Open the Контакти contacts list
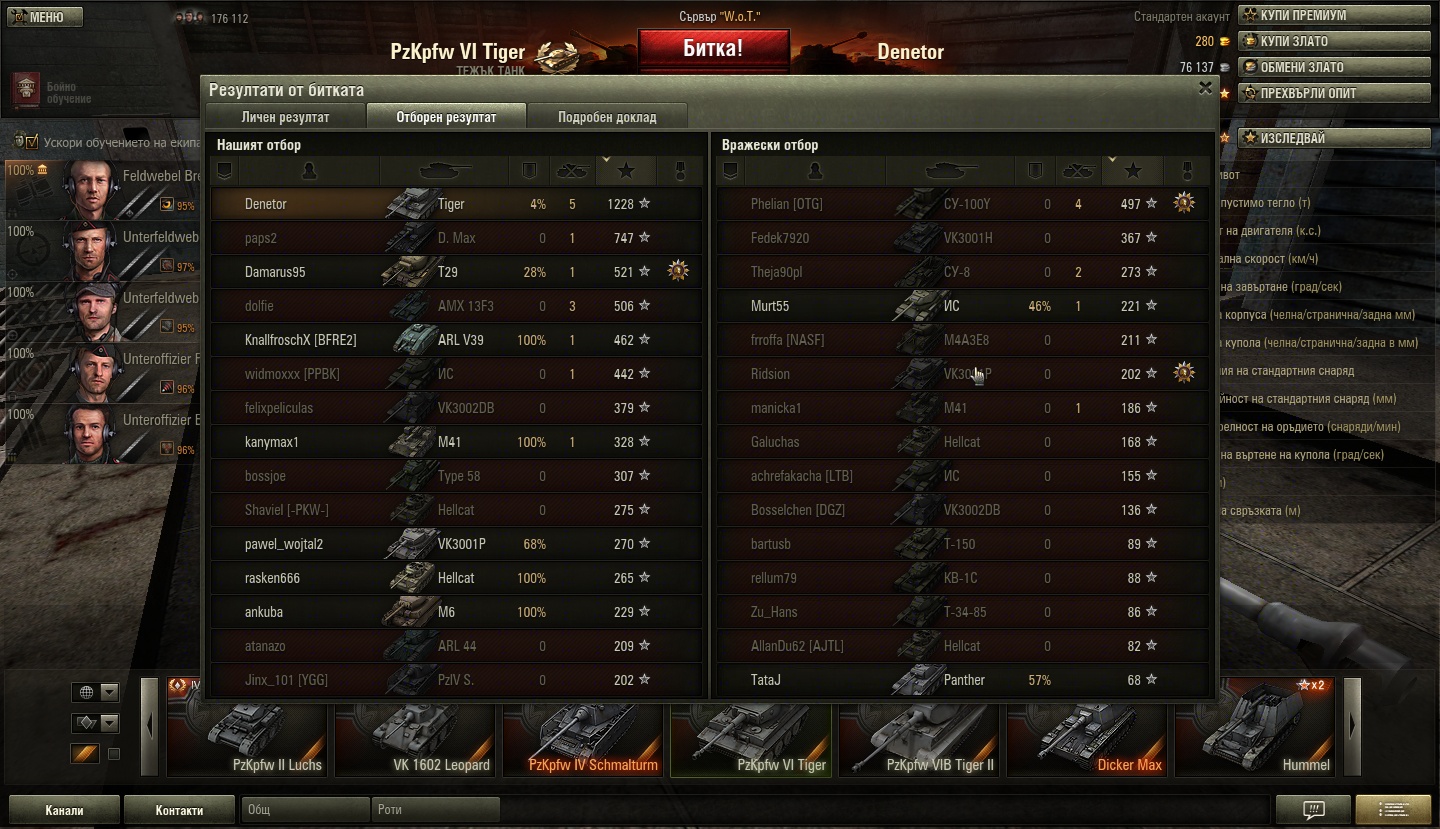The width and height of the screenshot is (1440, 829). [x=179, y=810]
